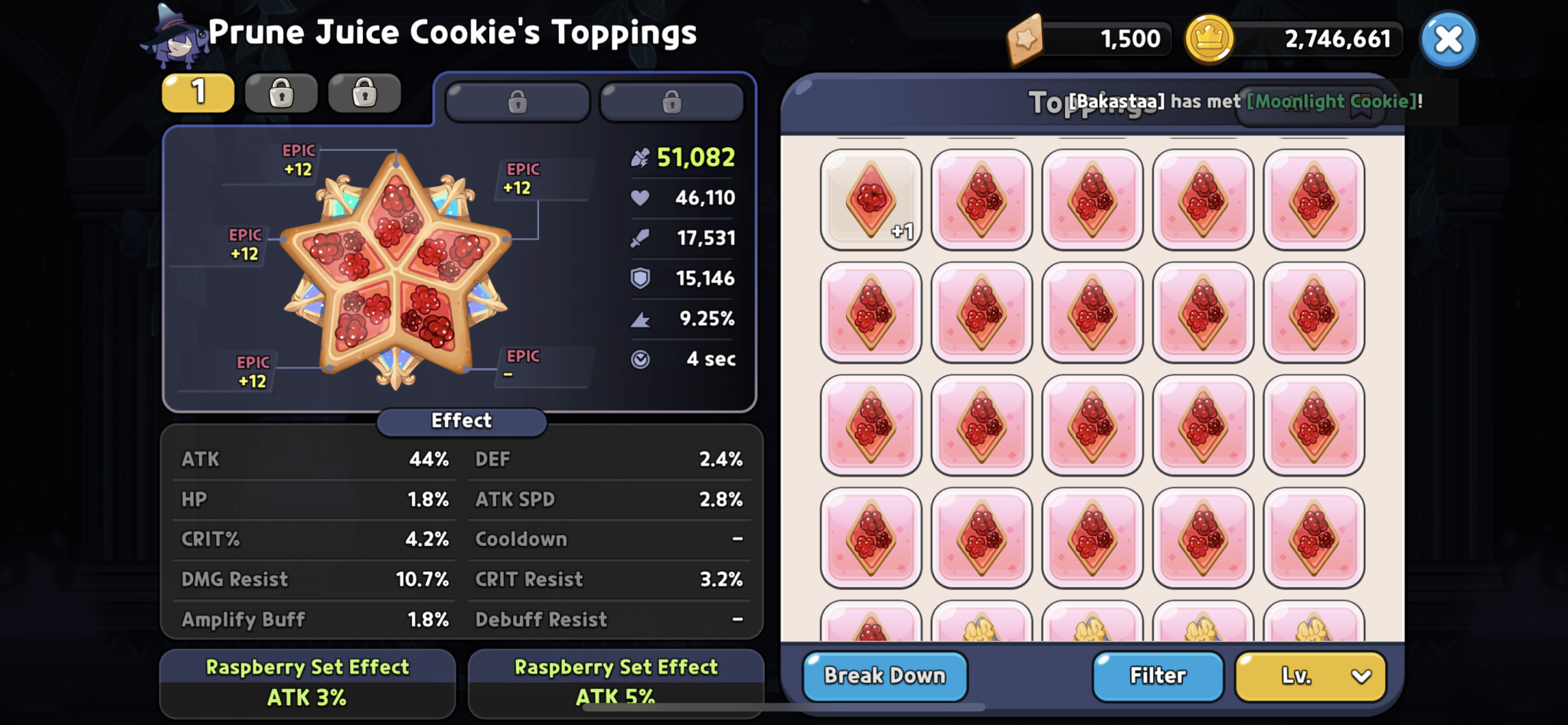Viewport: 1568px width, 725px height.
Task: Switch to loadout preset 1 tab
Action: click(x=198, y=92)
